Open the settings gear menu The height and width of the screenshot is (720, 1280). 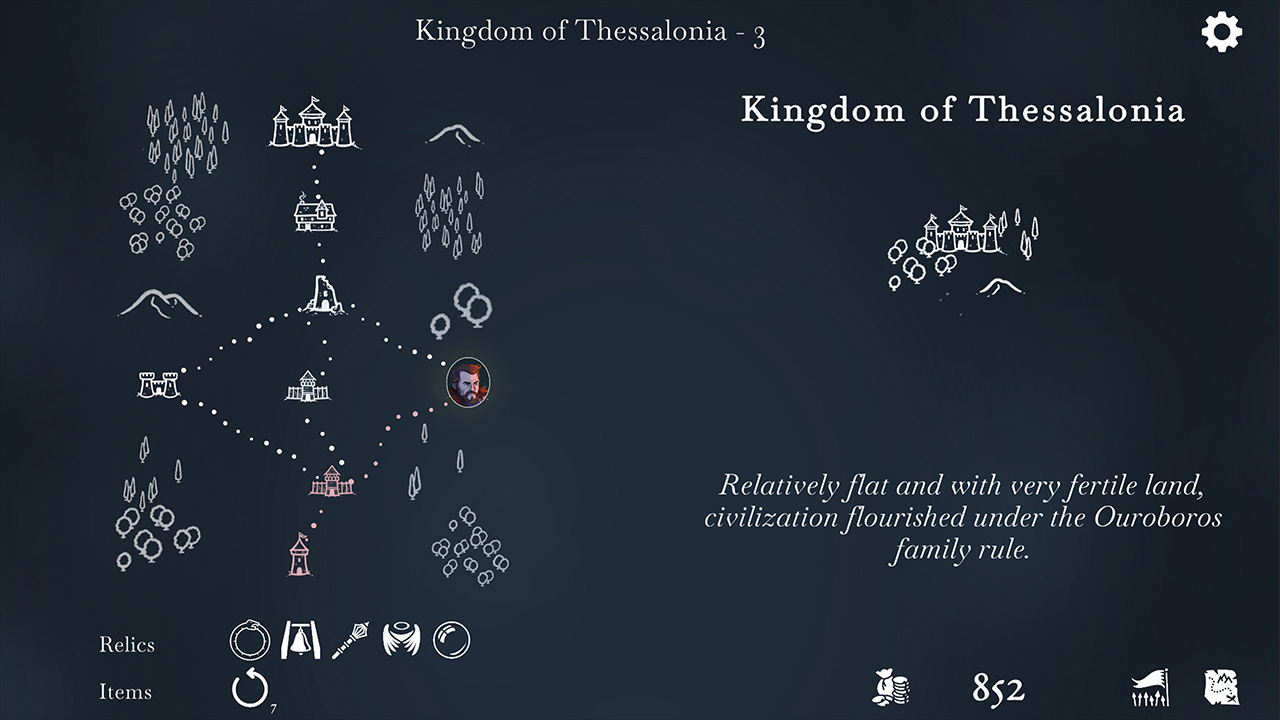point(1221,33)
